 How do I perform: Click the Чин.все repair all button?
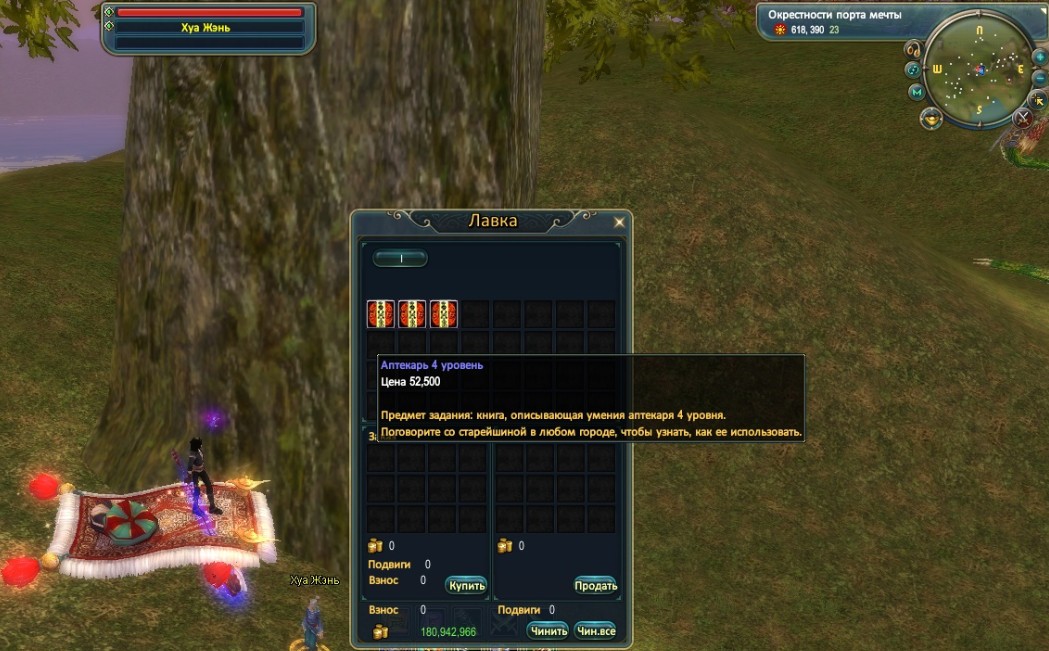click(595, 631)
